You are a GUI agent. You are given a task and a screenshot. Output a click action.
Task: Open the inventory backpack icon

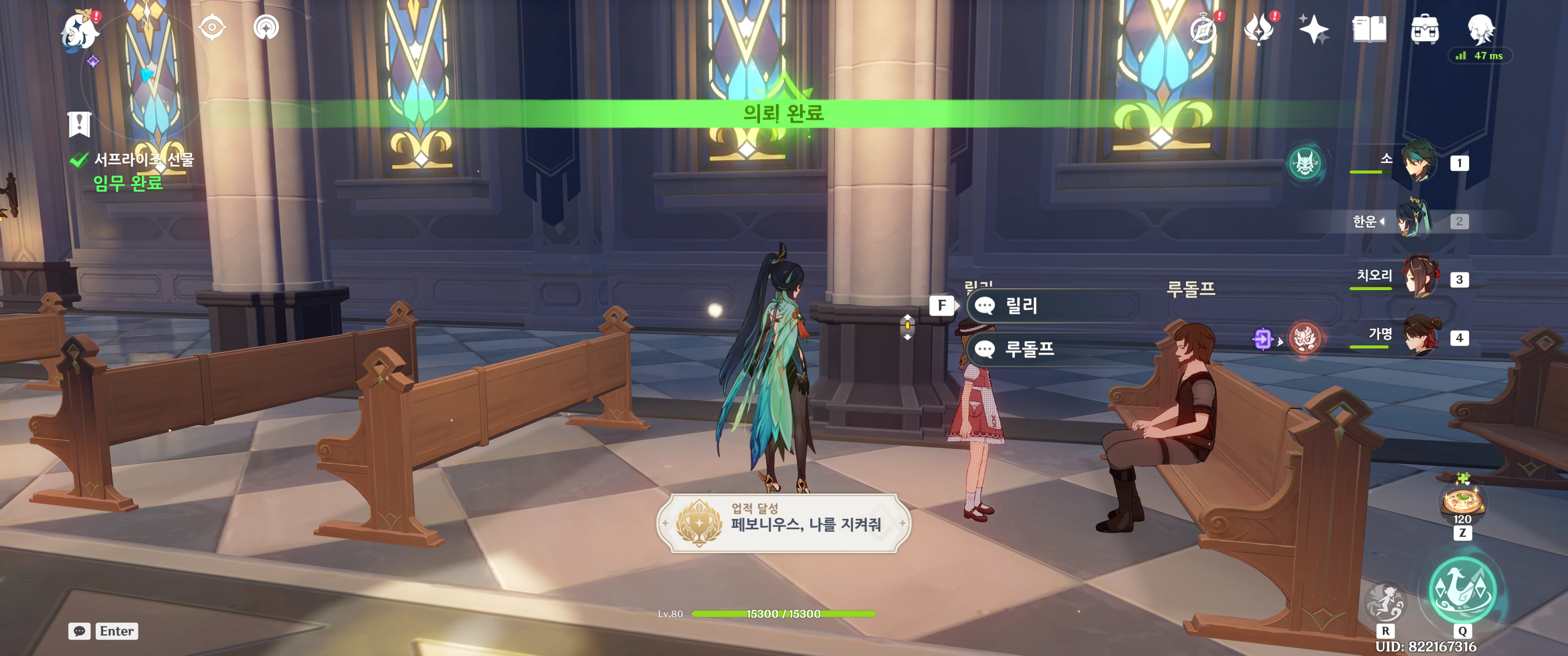click(1424, 29)
